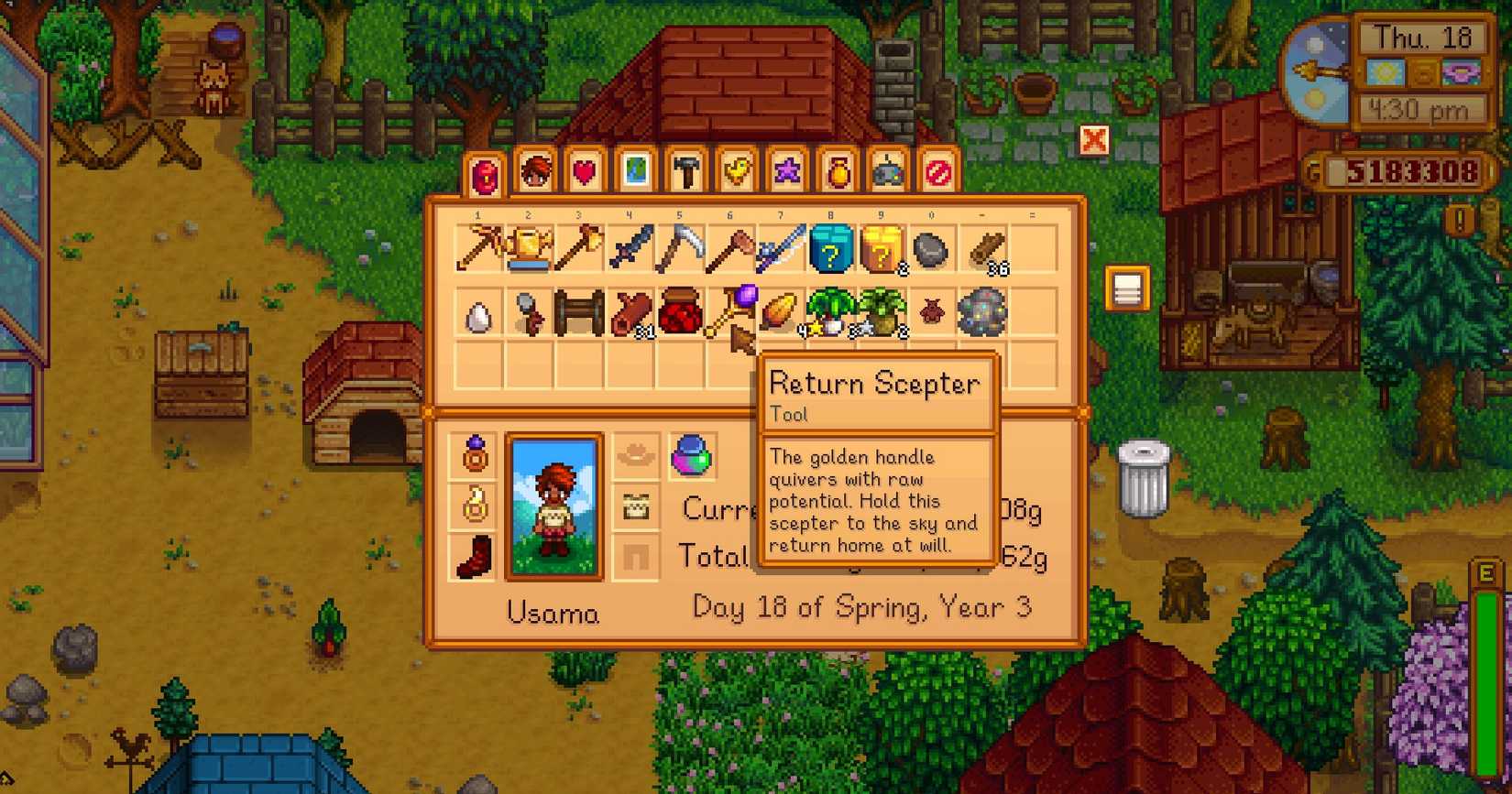
Task: Open the Collections star tab
Action: pos(788,172)
